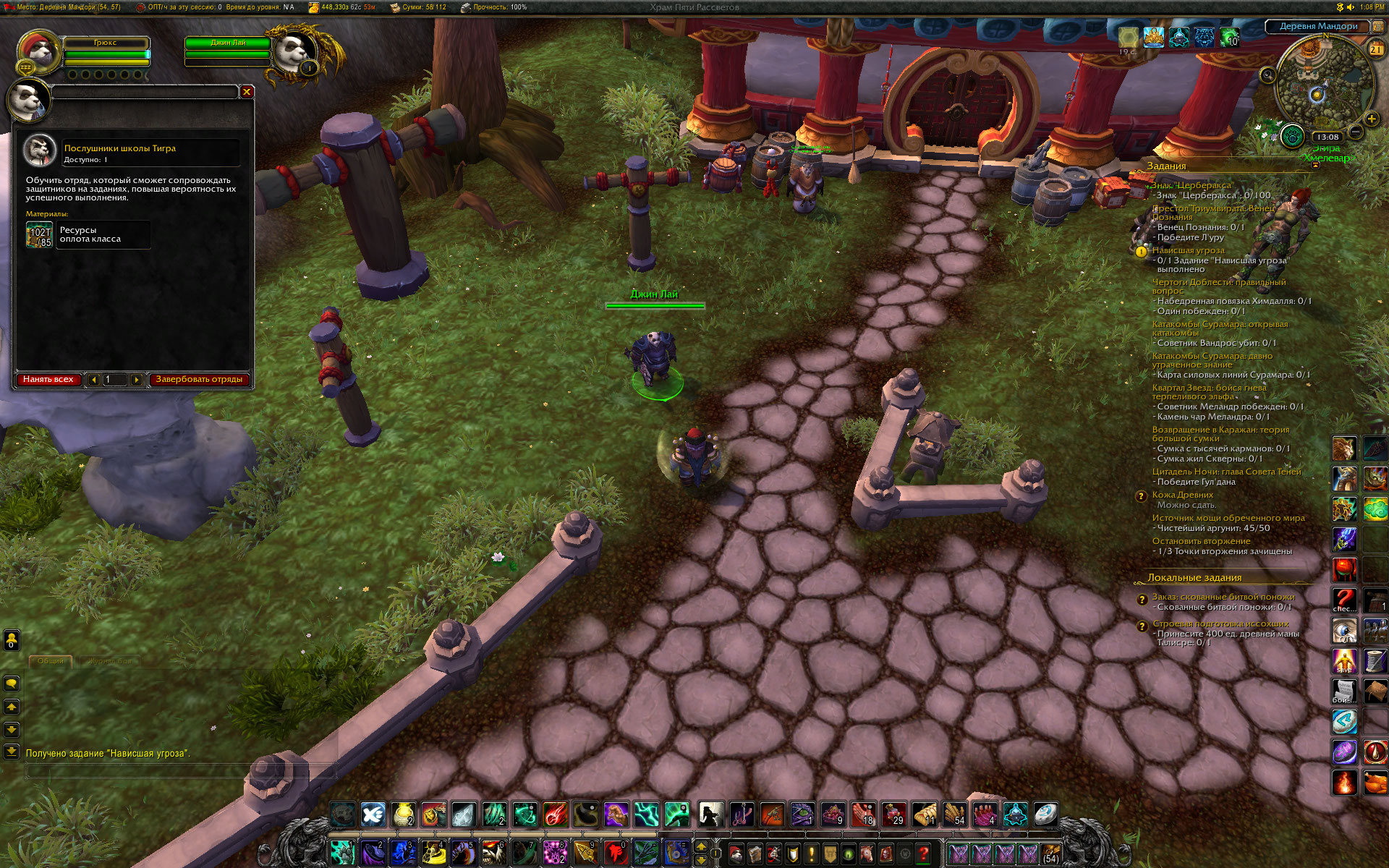This screenshot has height=868, width=1389.
Task: Decrease recruit quantity with left arrow
Action: pos(93,380)
